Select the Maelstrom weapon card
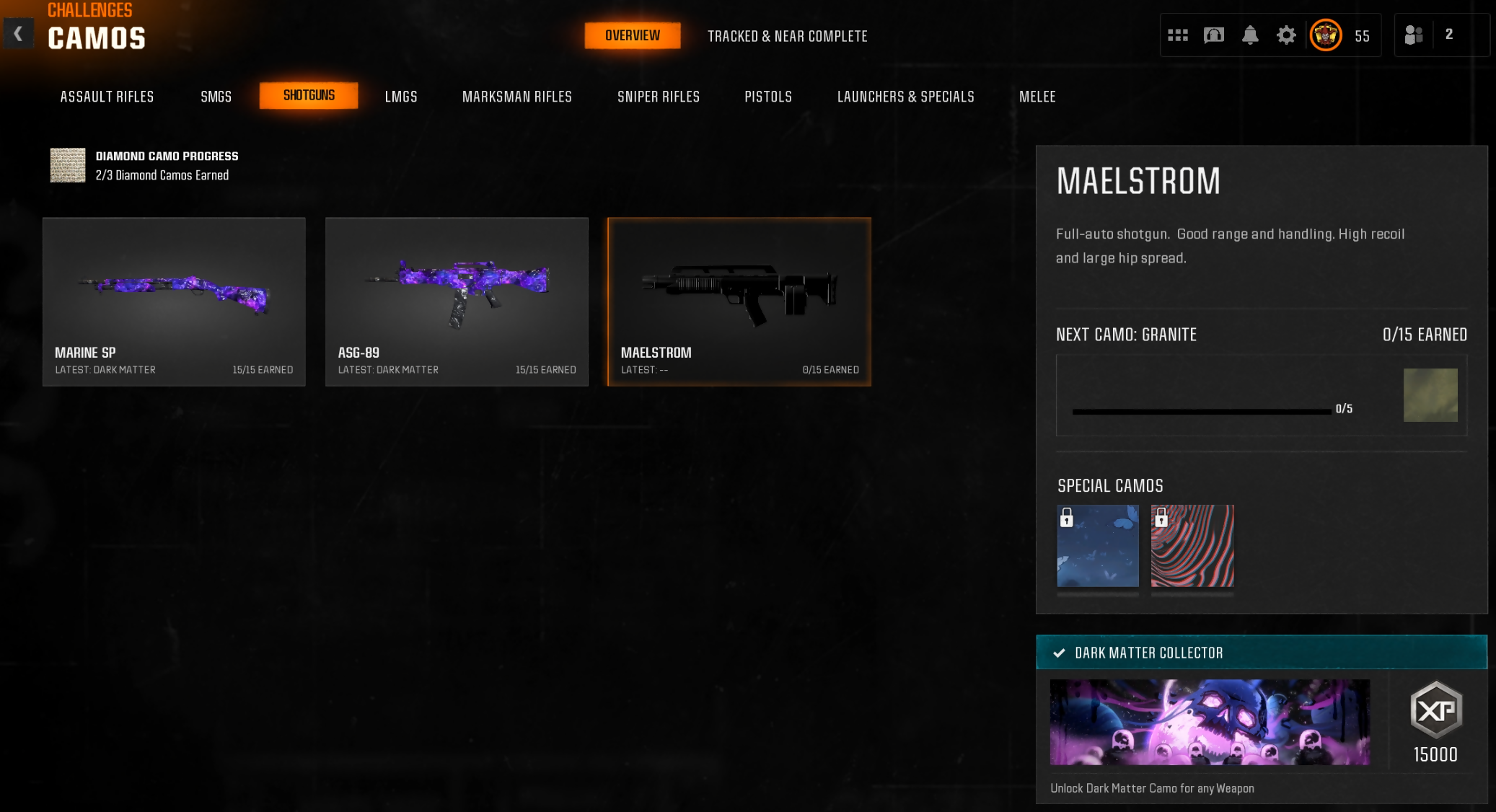 click(739, 301)
